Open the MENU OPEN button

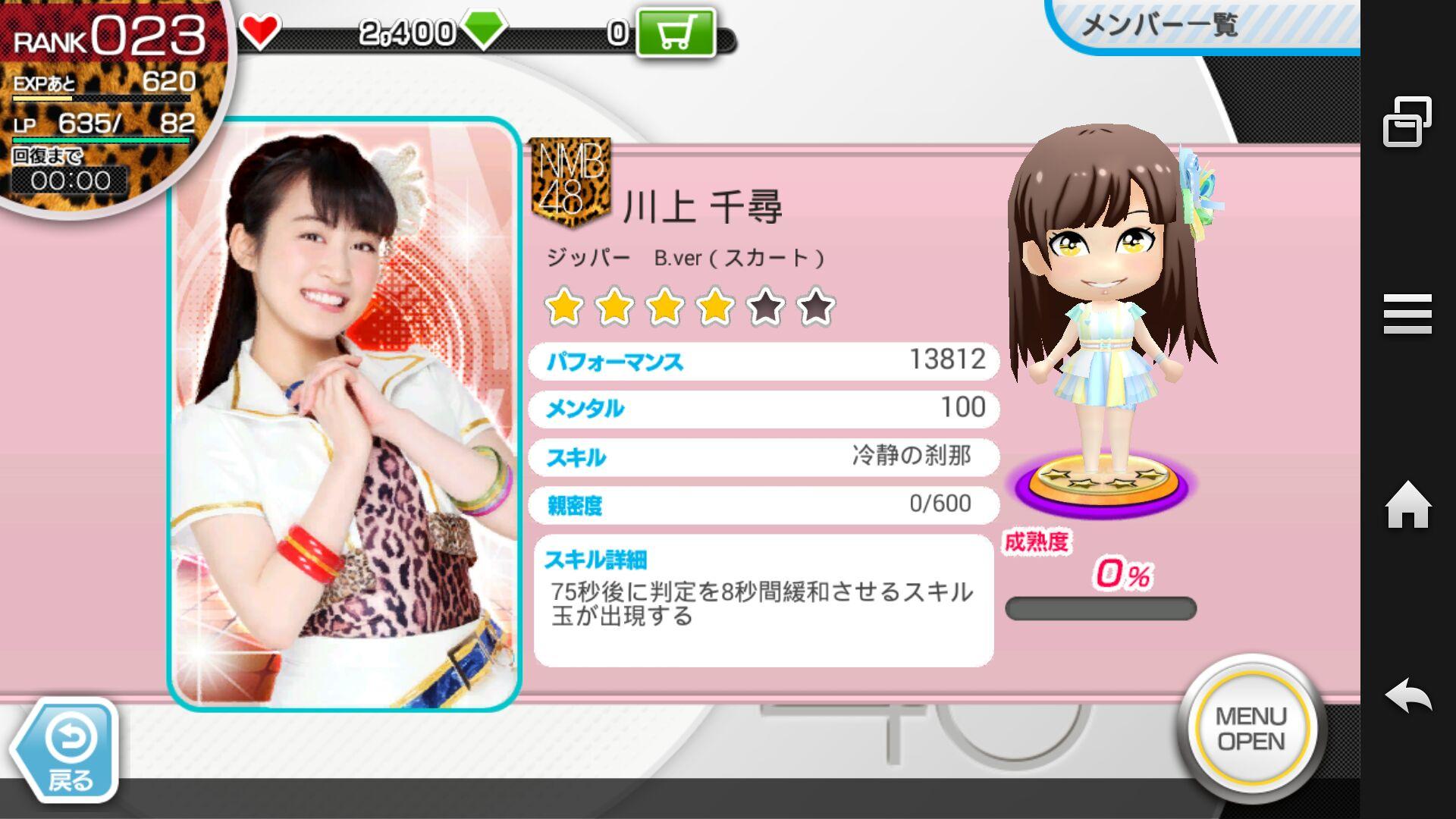coord(1251,729)
